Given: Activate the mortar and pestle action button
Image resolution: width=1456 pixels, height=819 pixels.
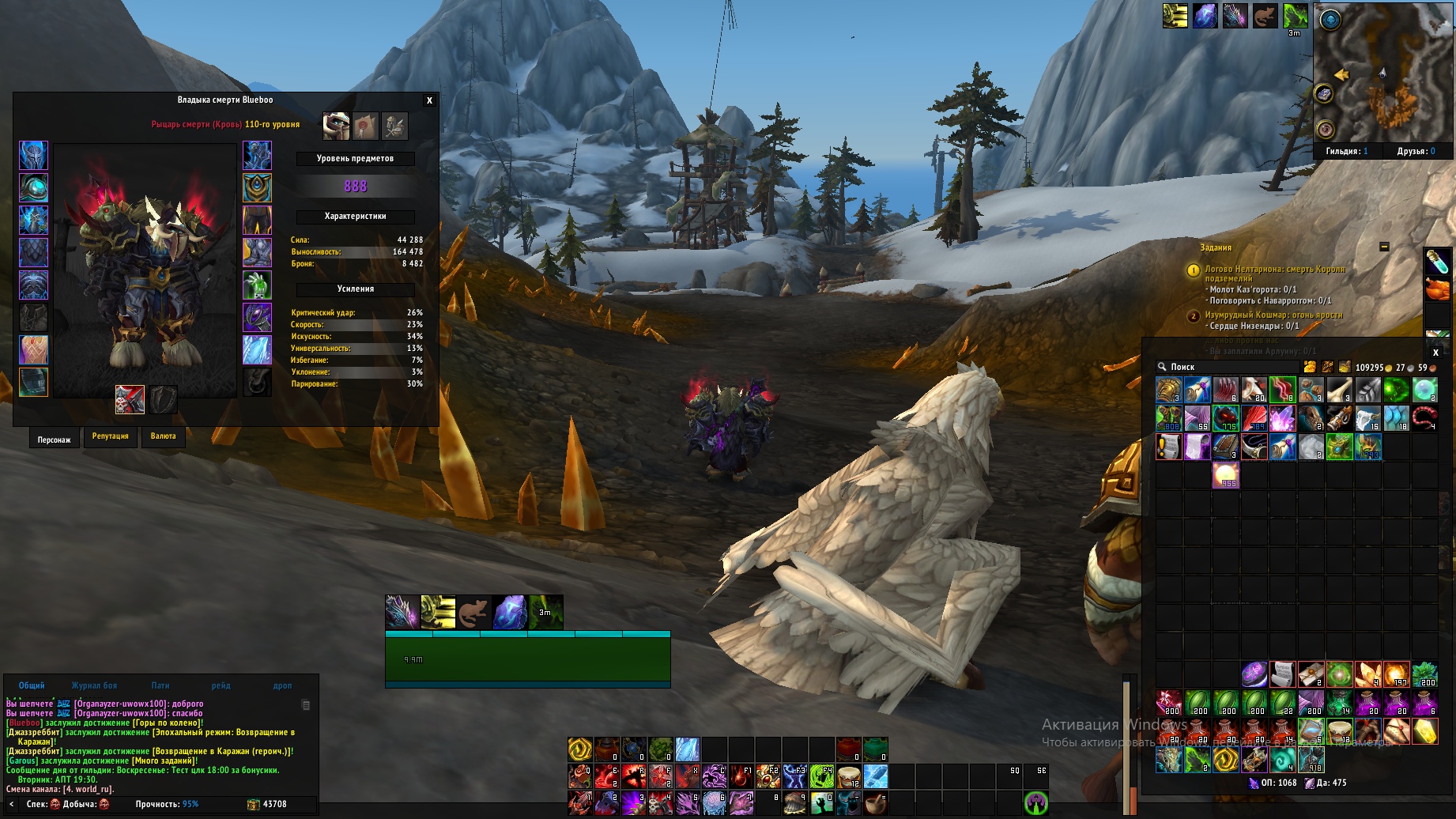Looking at the screenshot, I should point(875,803).
